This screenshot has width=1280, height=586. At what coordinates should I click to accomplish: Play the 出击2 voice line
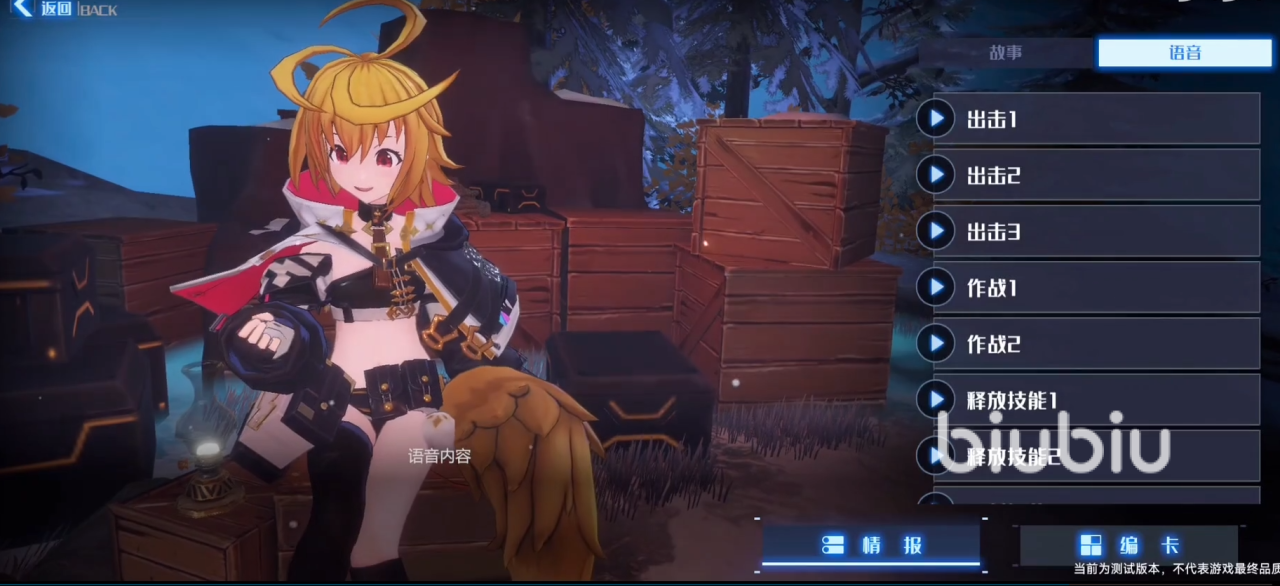[936, 175]
